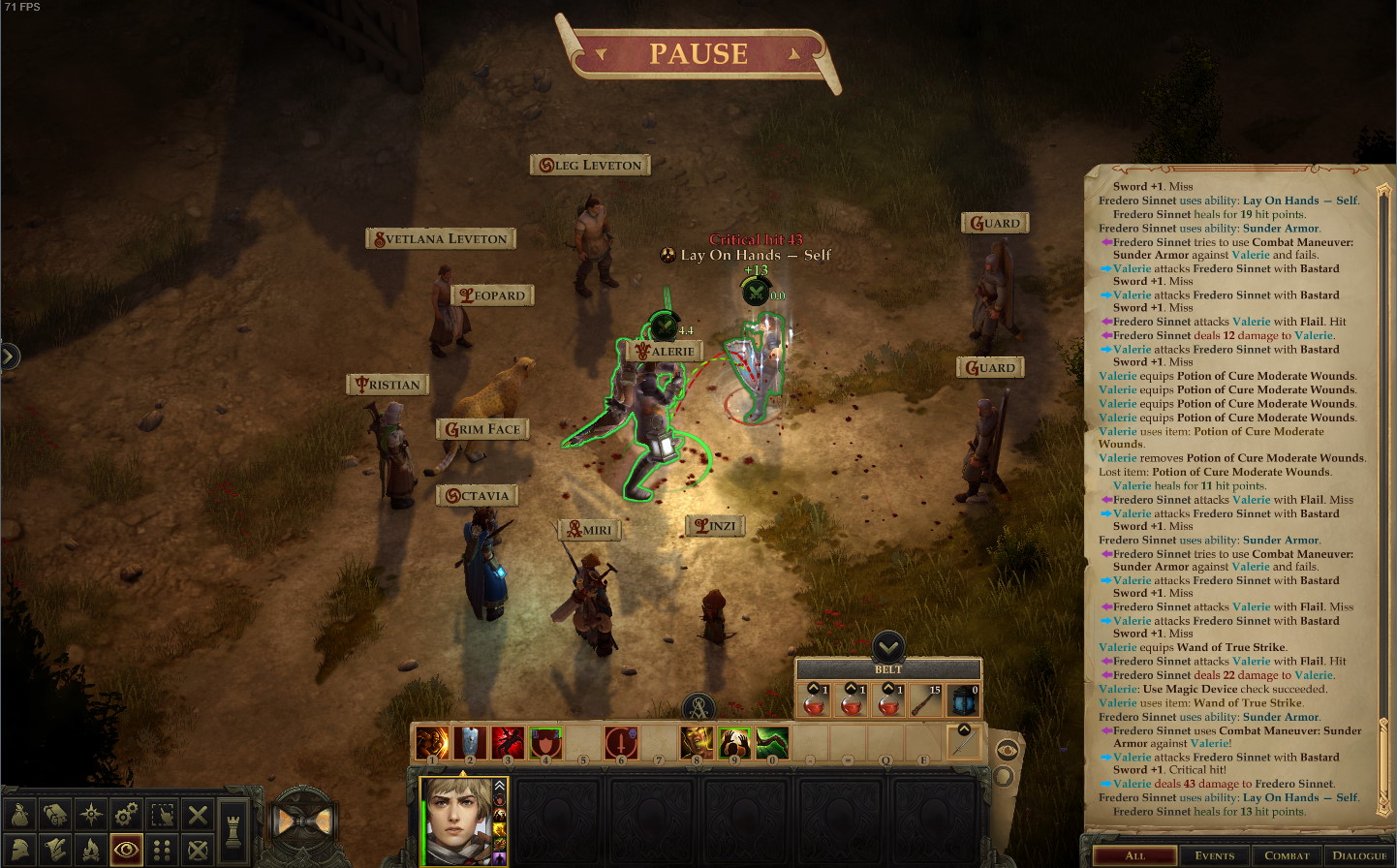Click the campfire rest button
1397x868 pixels.
click(x=91, y=850)
